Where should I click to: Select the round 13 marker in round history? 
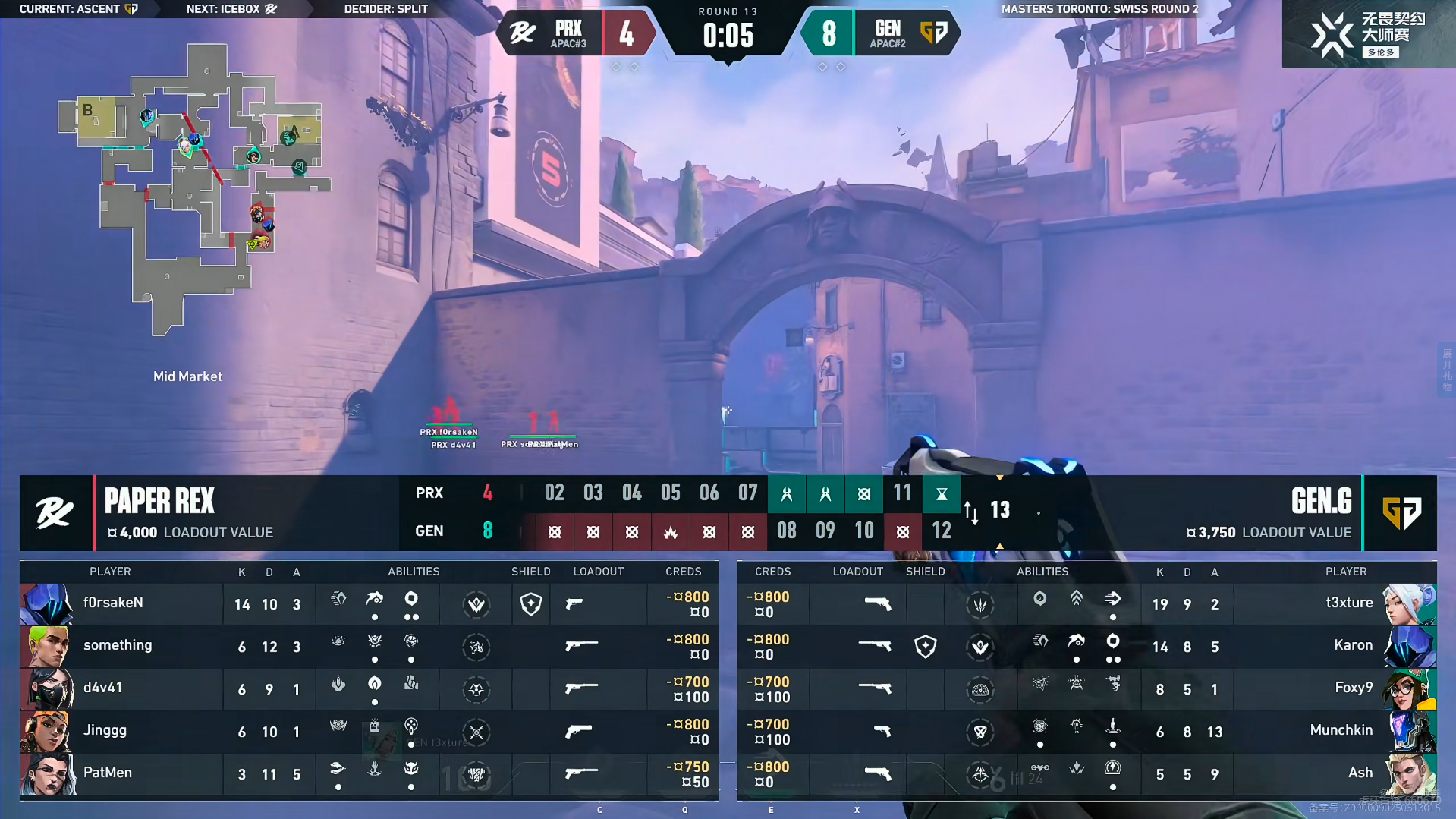pos(1000,510)
